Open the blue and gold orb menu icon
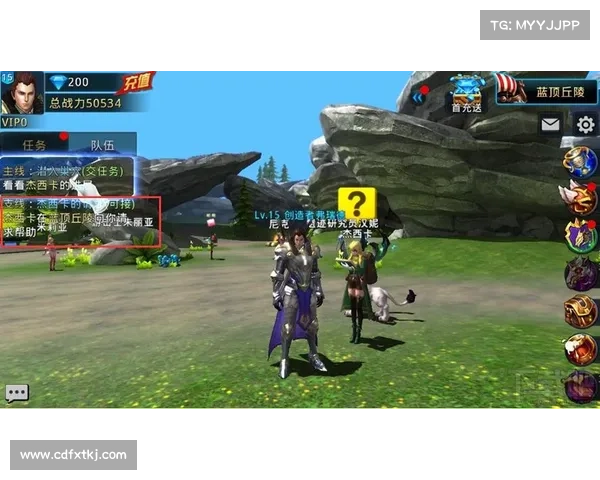 pyautogui.click(x=580, y=161)
